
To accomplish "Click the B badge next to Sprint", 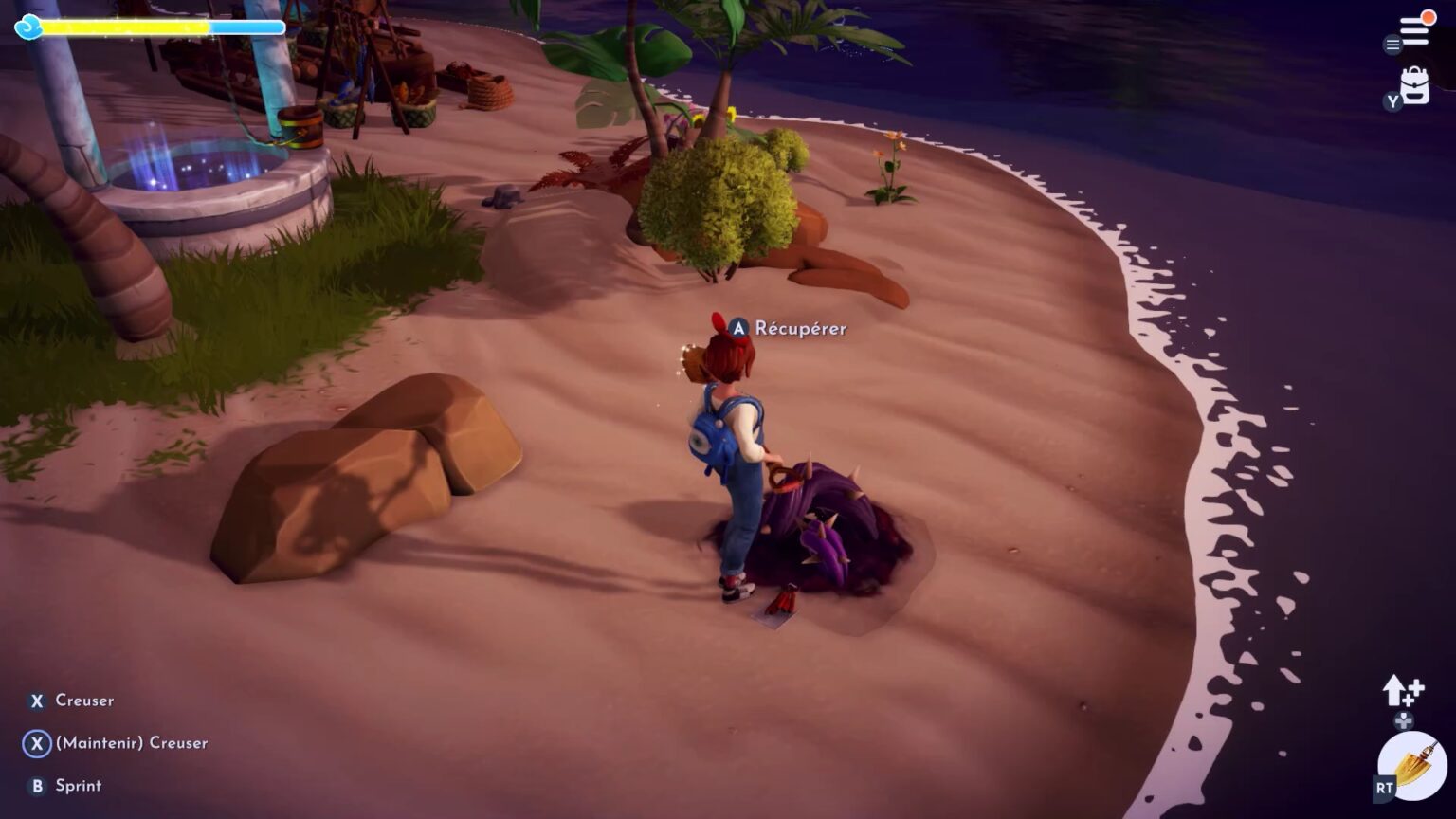I will click(x=36, y=786).
